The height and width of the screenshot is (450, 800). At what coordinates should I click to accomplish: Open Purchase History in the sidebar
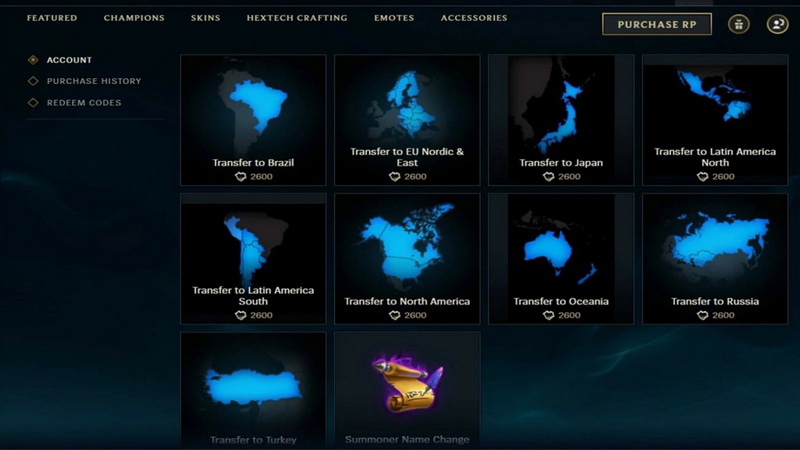pyautogui.click(x=93, y=81)
